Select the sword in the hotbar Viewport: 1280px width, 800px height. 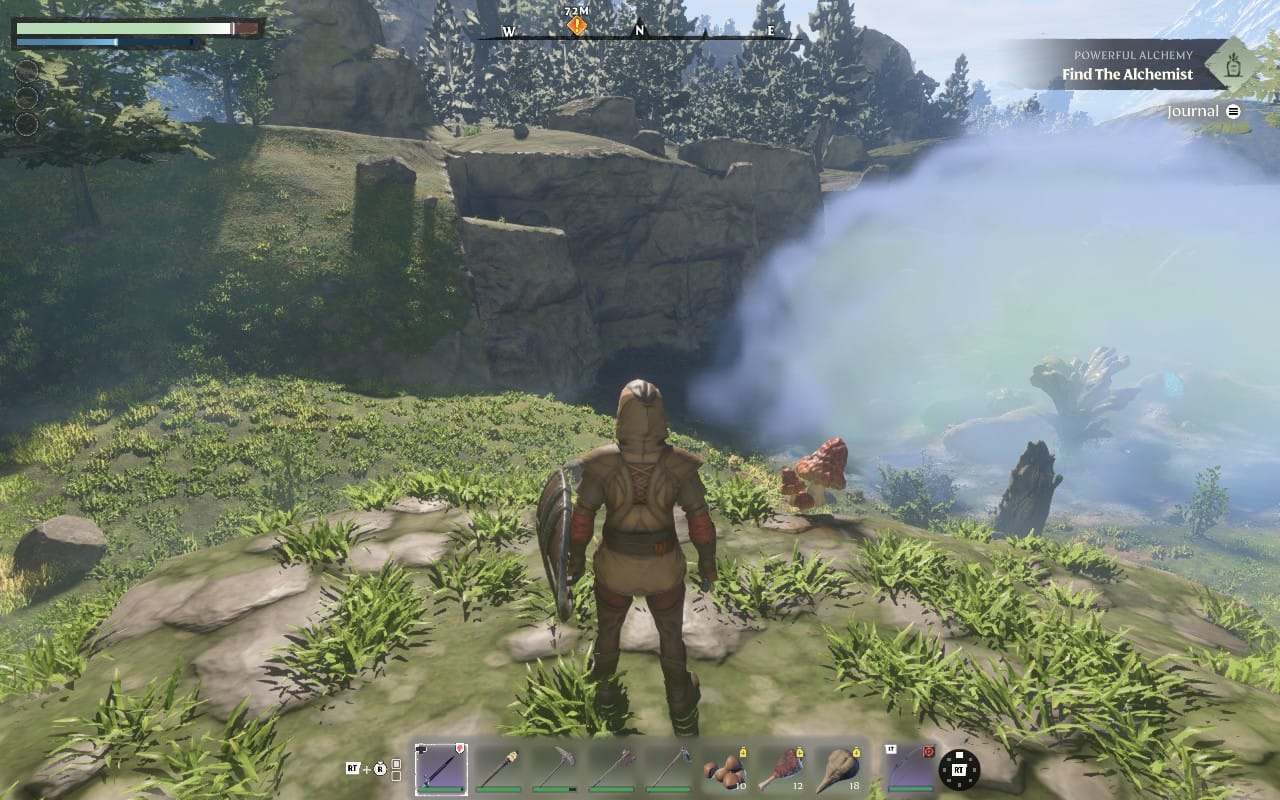coord(441,770)
